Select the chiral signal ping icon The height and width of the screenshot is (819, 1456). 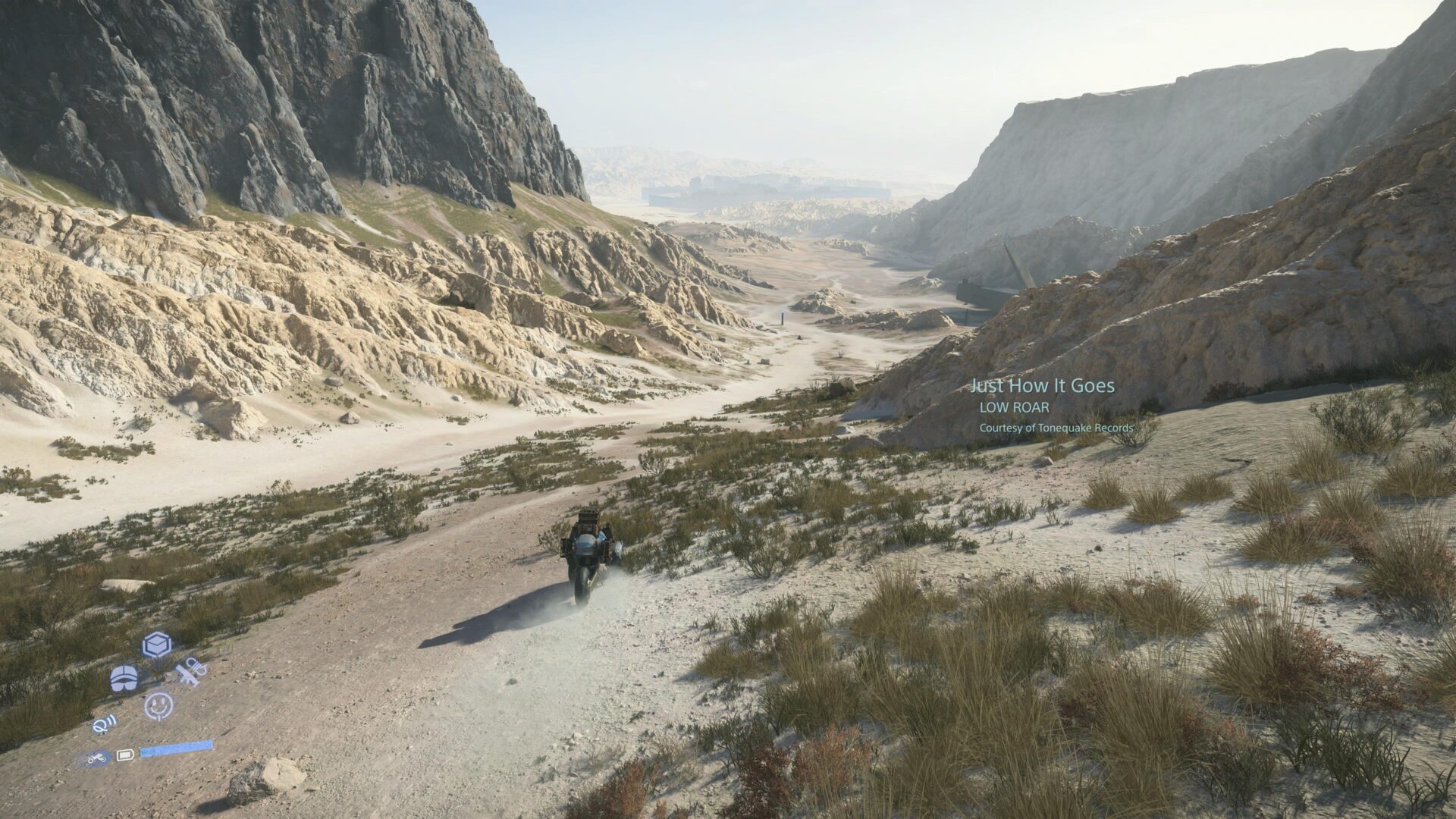105,723
